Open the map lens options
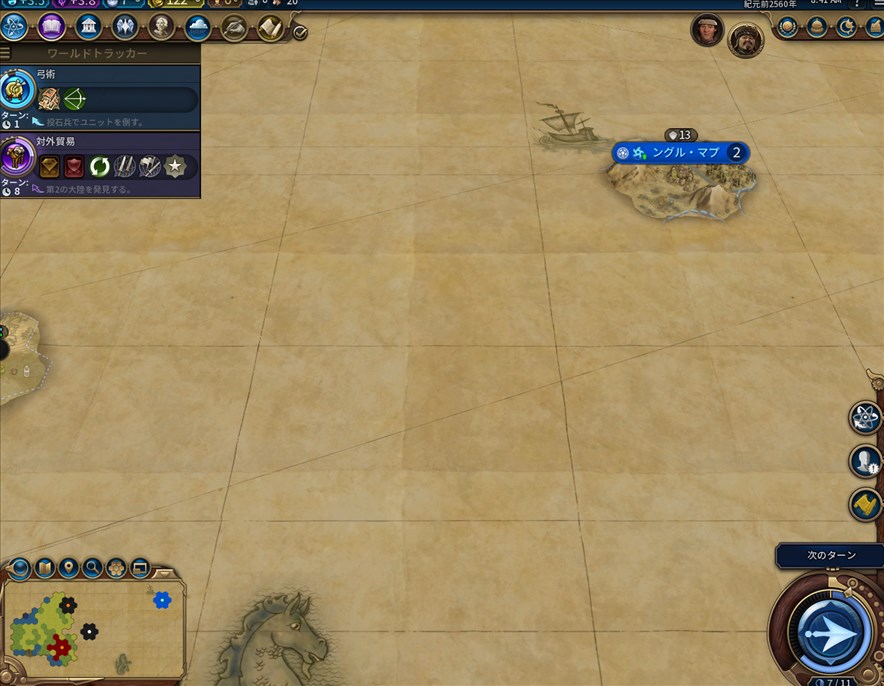 (x=20, y=569)
